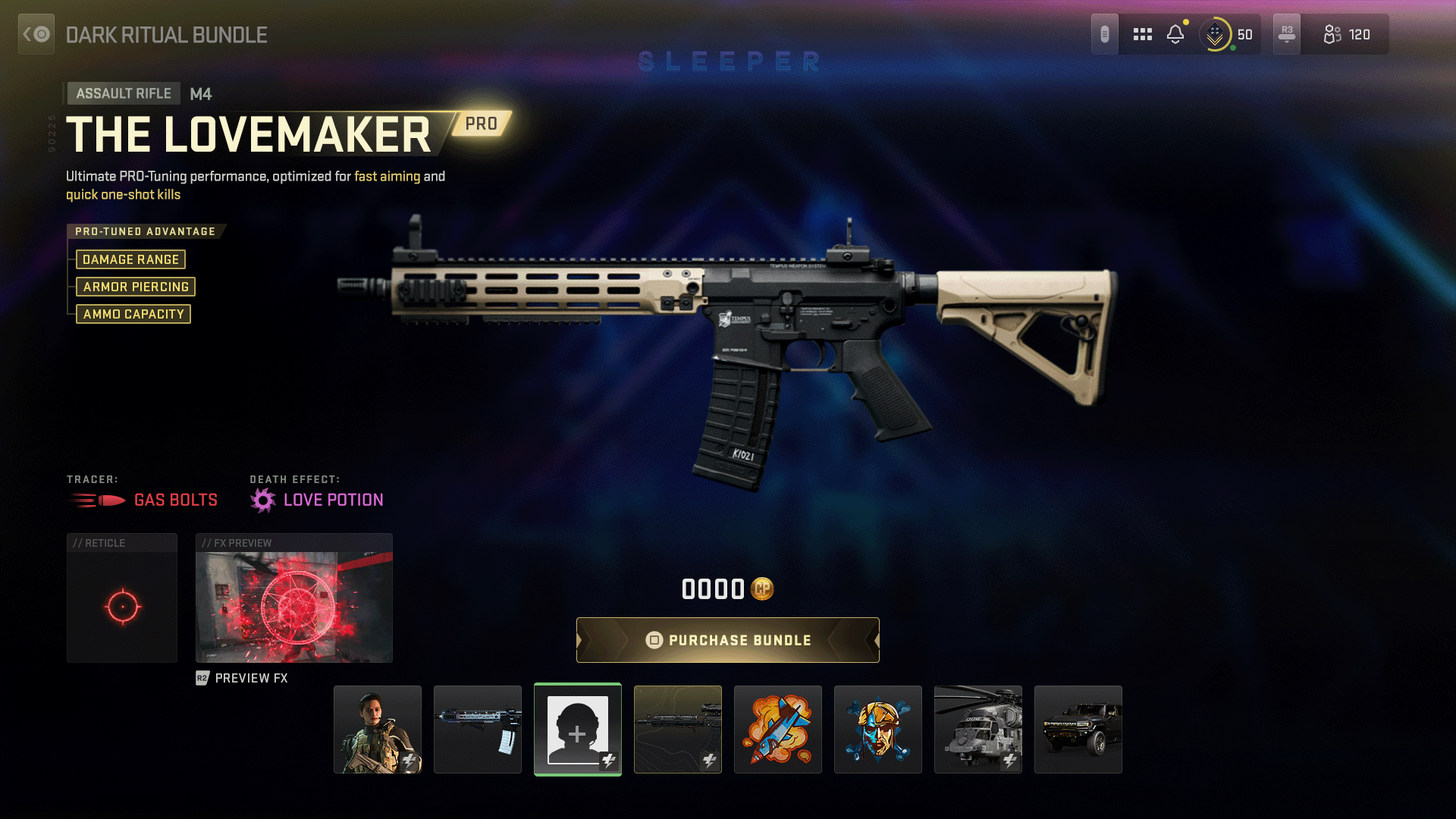This screenshot has height=819, width=1456.
Task: Select the helicopter skin thumbnail
Action: [x=978, y=730]
